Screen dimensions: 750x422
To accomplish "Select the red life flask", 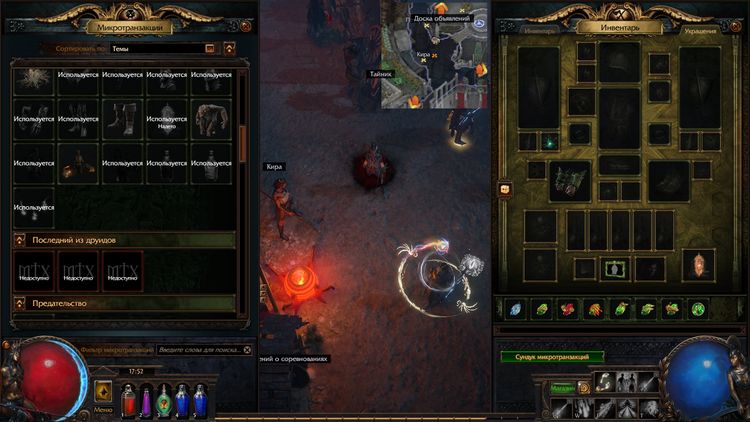I will pyautogui.click(x=128, y=401).
